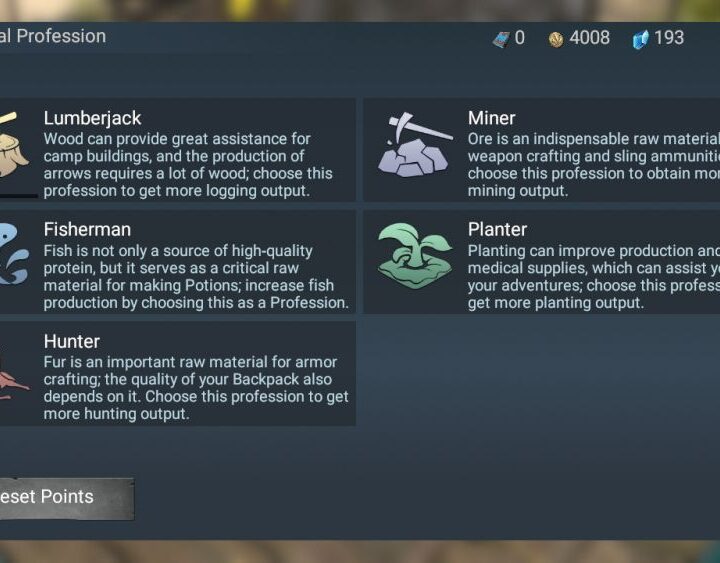This screenshot has height=563, width=720.
Task: Choose the Planter profession card
Action: tap(542, 262)
